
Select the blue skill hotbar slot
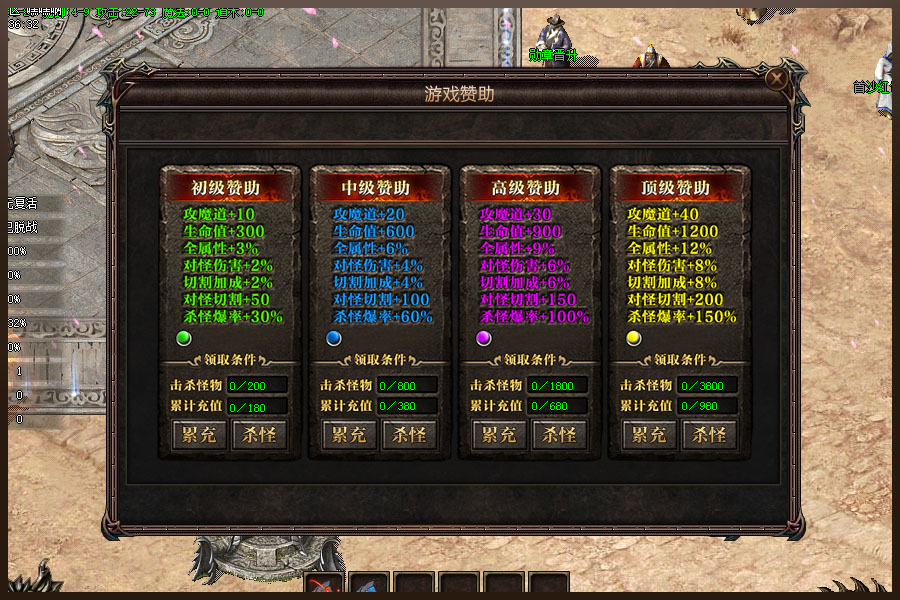(x=368, y=588)
